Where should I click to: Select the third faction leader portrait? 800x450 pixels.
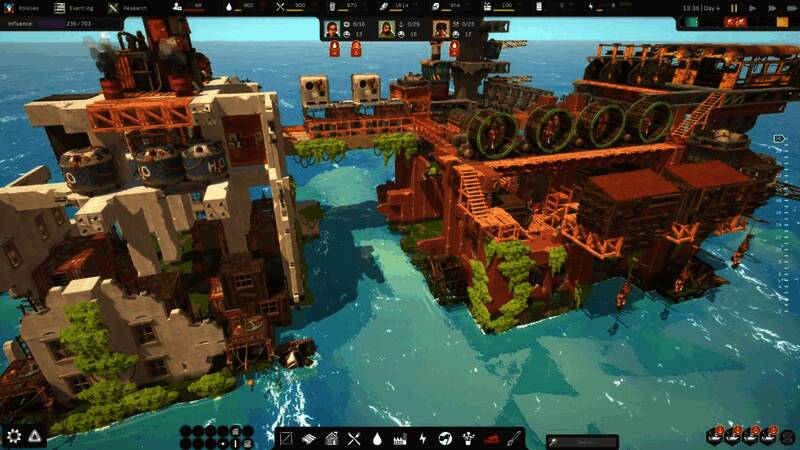tap(440, 27)
